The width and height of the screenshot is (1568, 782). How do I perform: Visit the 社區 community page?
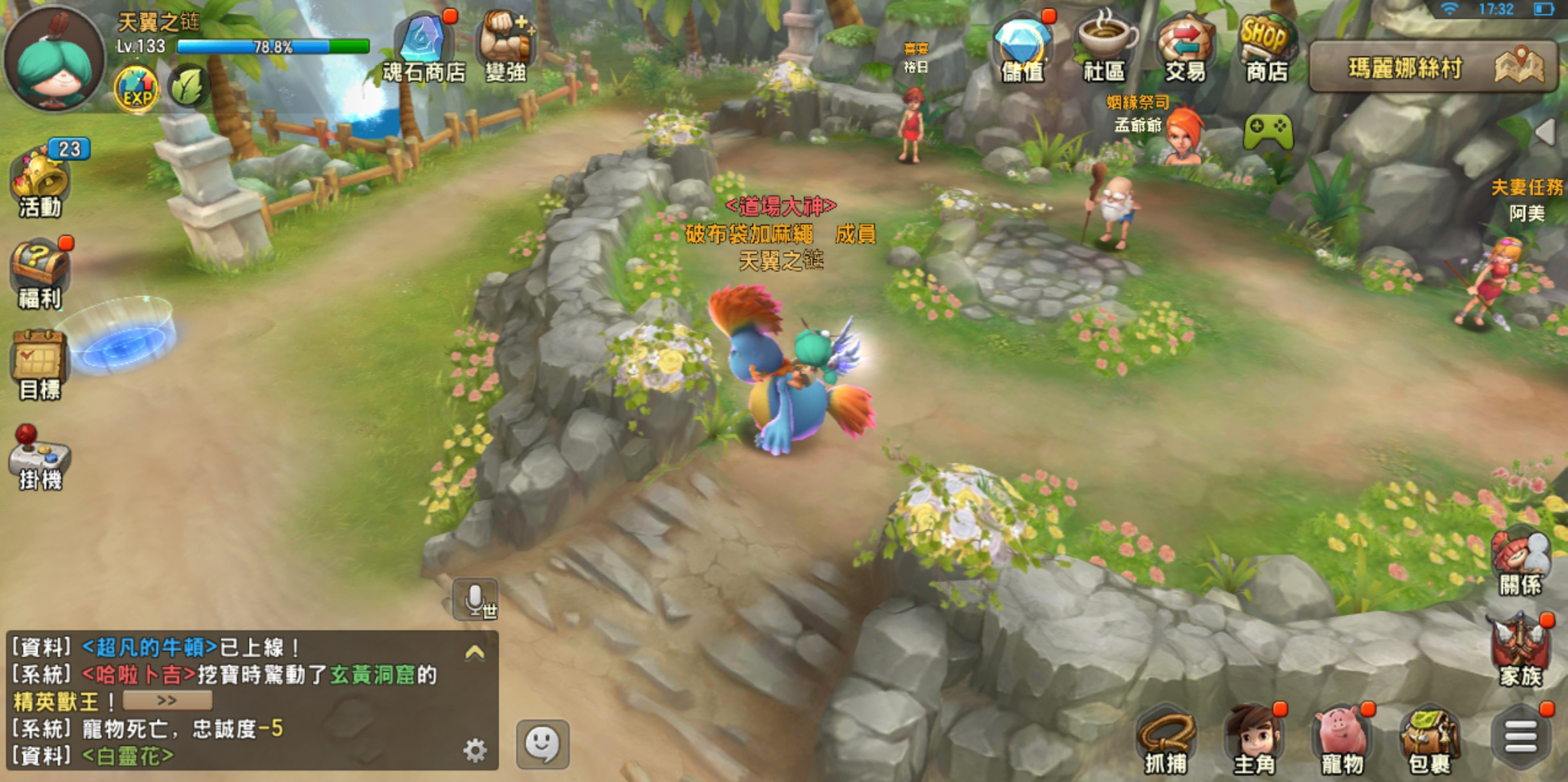(1104, 47)
